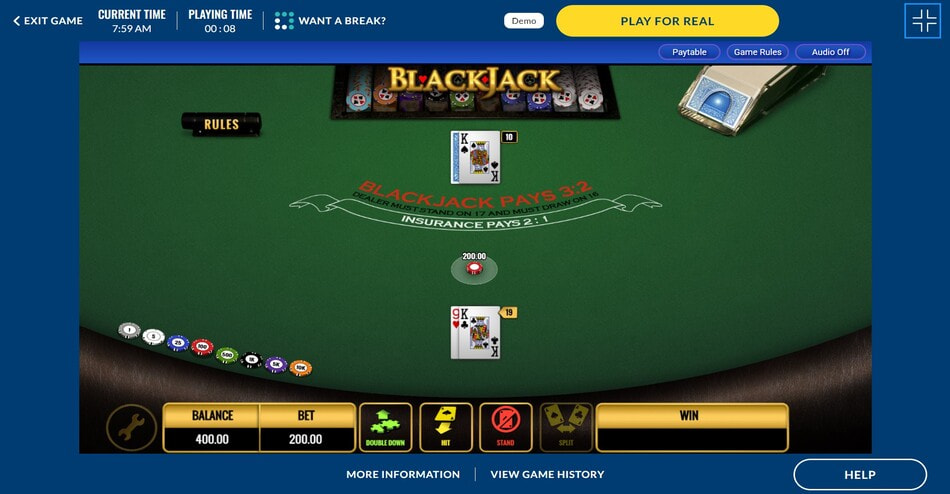
Task: View Game History
Action: (x=547, y=474)
